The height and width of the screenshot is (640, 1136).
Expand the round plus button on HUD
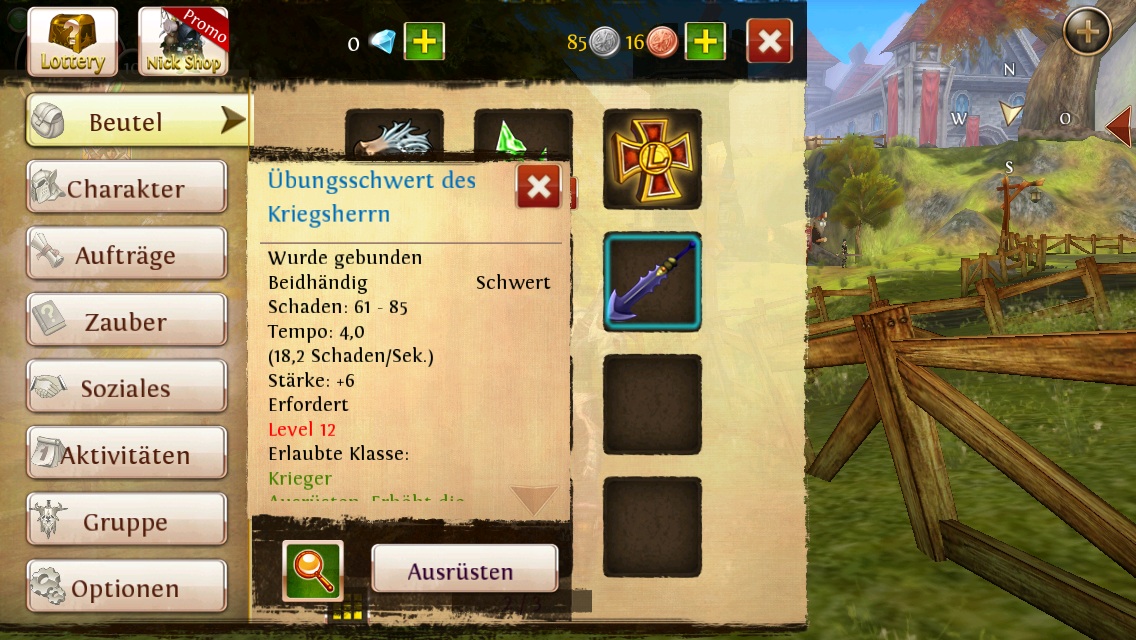1087,34
